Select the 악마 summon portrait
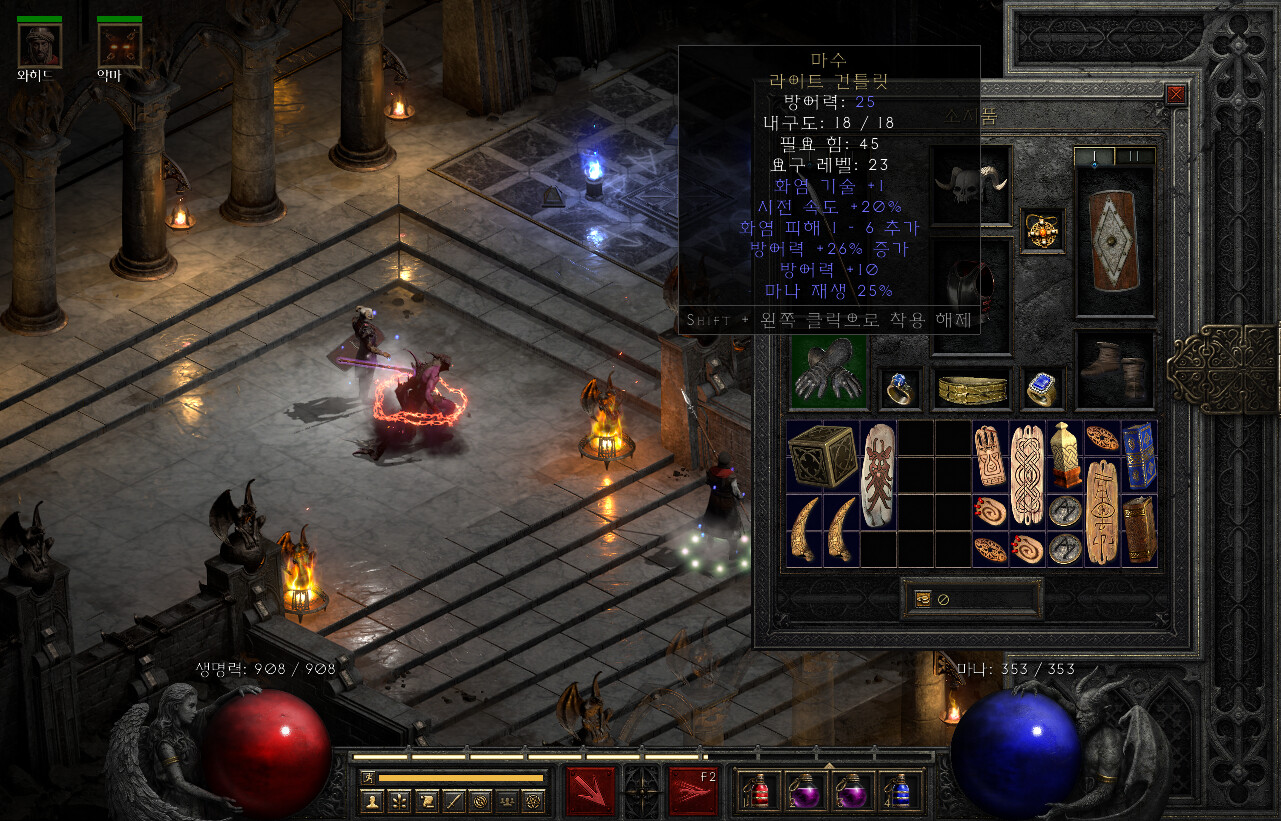 [119, 45]
